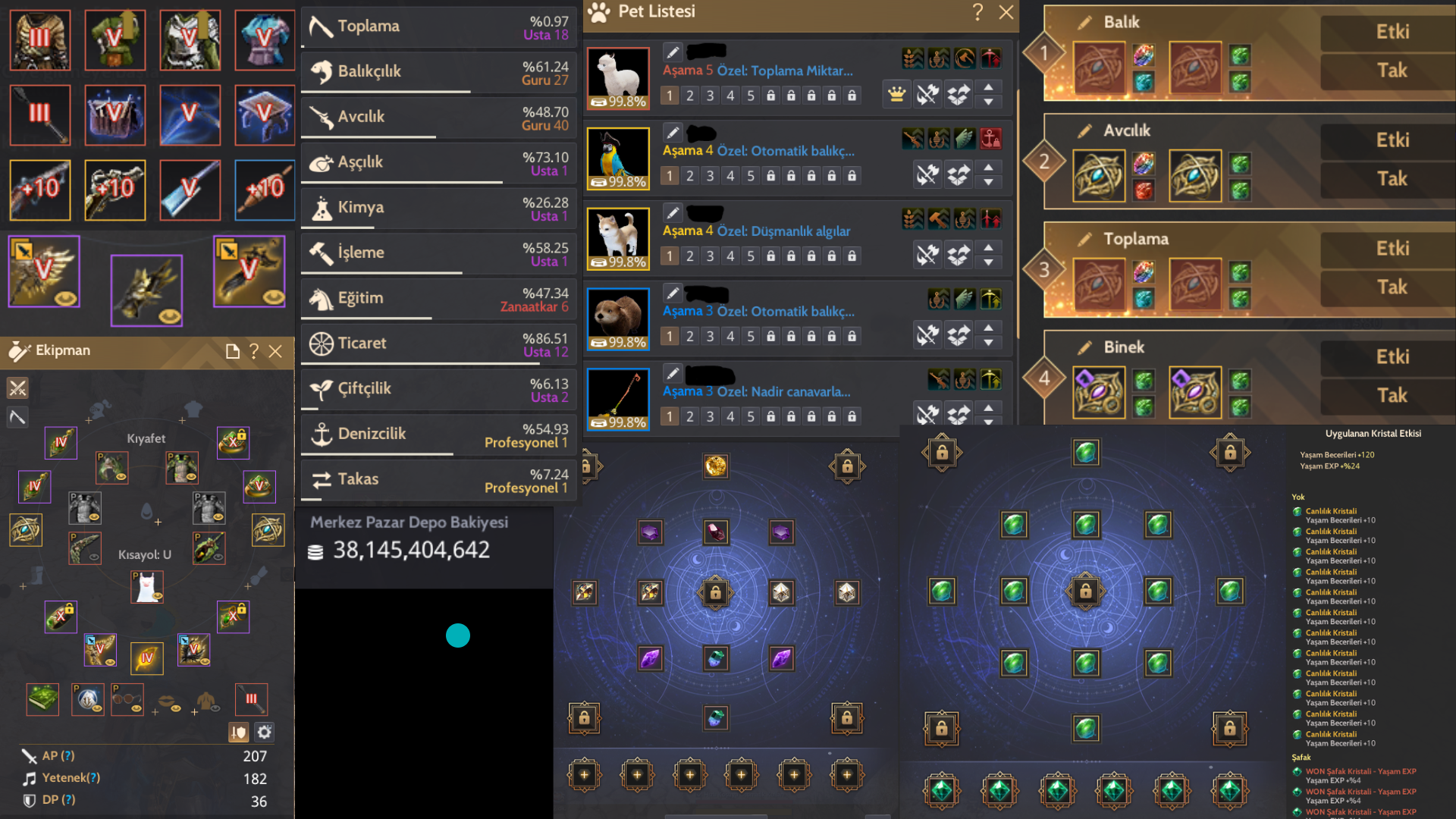Click the pencil edit icon on the parrot pet
This screenshot has width=1456, height=819.
(673, 132)
